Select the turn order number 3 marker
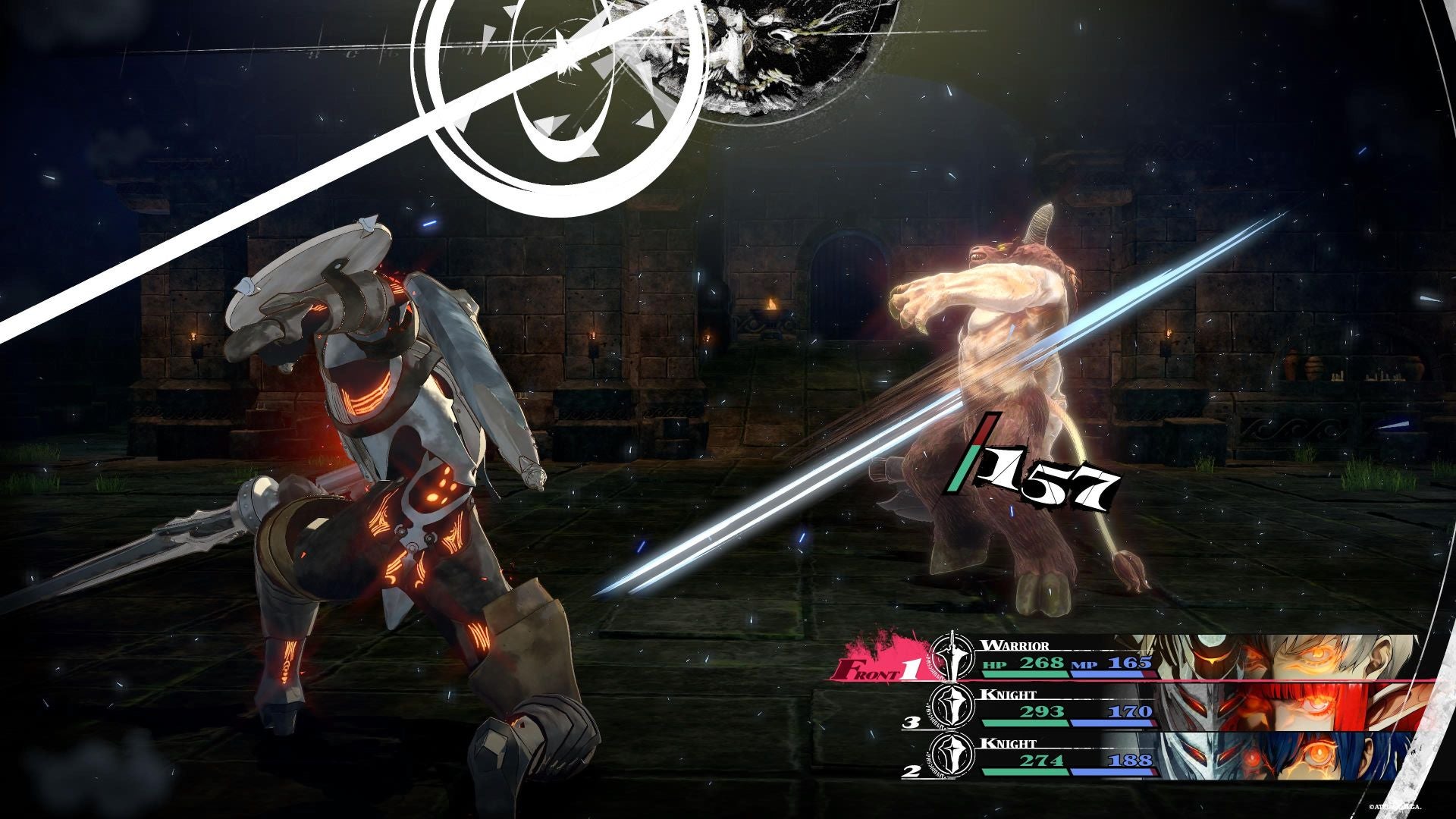The width and height of the screenshot is (1456, 819). pos(912,722)
